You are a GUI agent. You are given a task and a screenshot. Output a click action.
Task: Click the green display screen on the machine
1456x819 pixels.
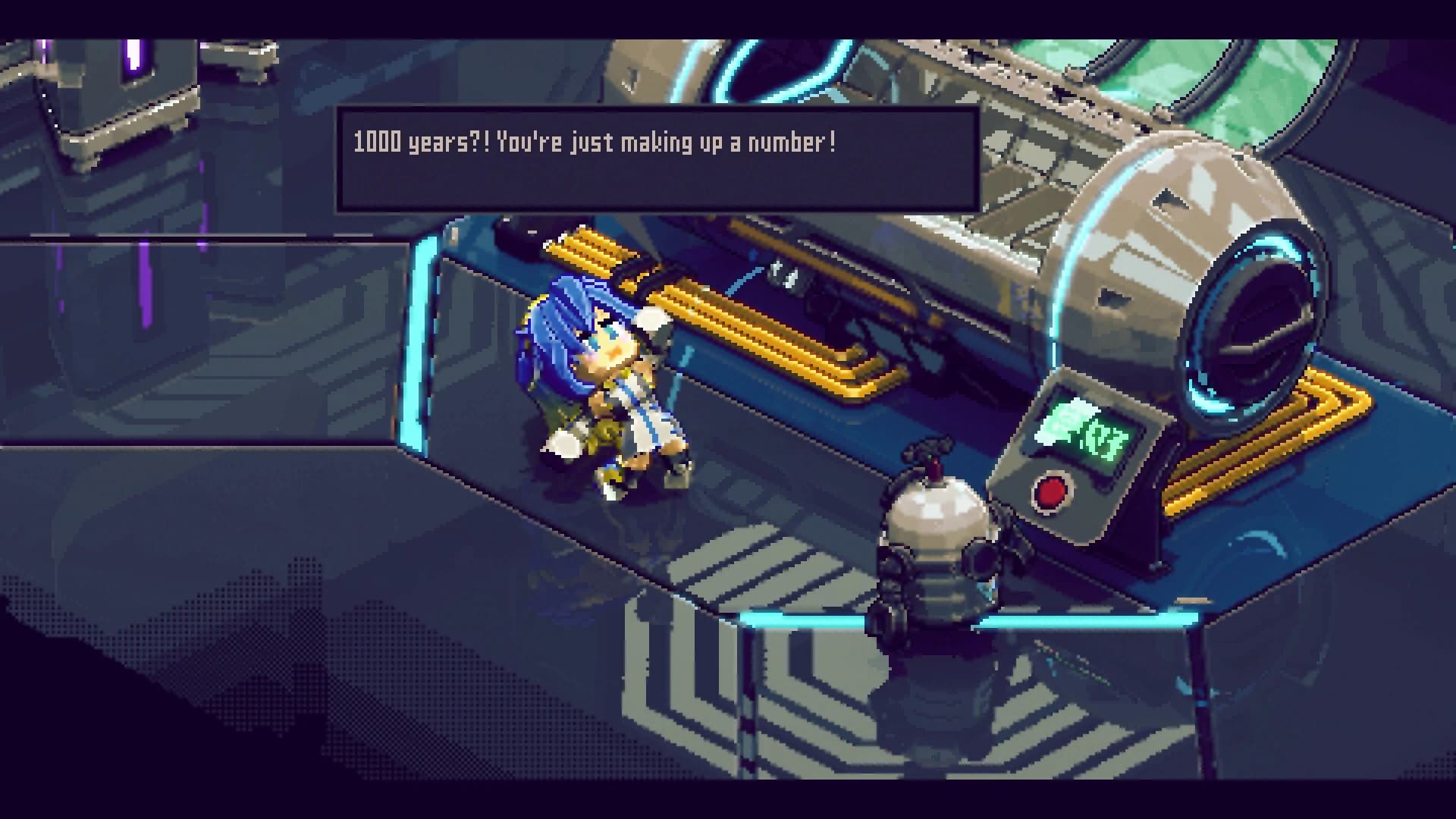[x=1090, y=435]
